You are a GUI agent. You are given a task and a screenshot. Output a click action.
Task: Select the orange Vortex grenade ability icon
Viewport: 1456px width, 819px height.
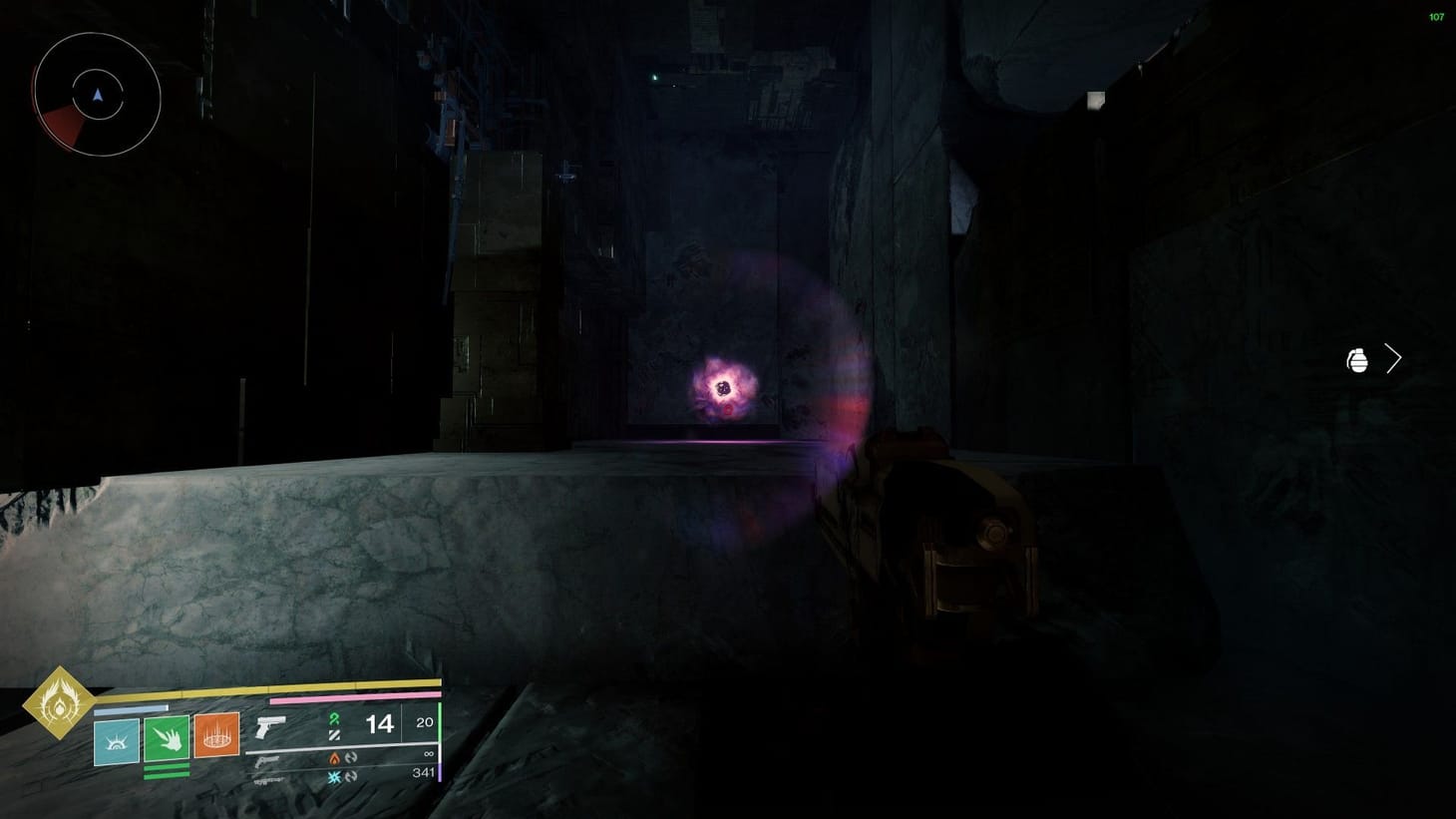216,737
